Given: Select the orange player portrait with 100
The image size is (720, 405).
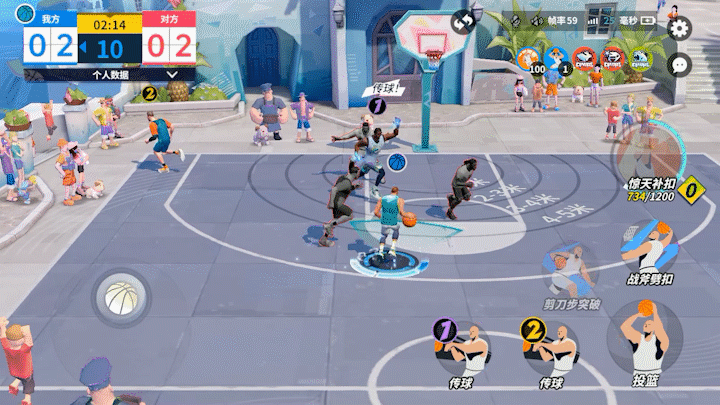Looking at the screenshot, I should pos(526,58).
